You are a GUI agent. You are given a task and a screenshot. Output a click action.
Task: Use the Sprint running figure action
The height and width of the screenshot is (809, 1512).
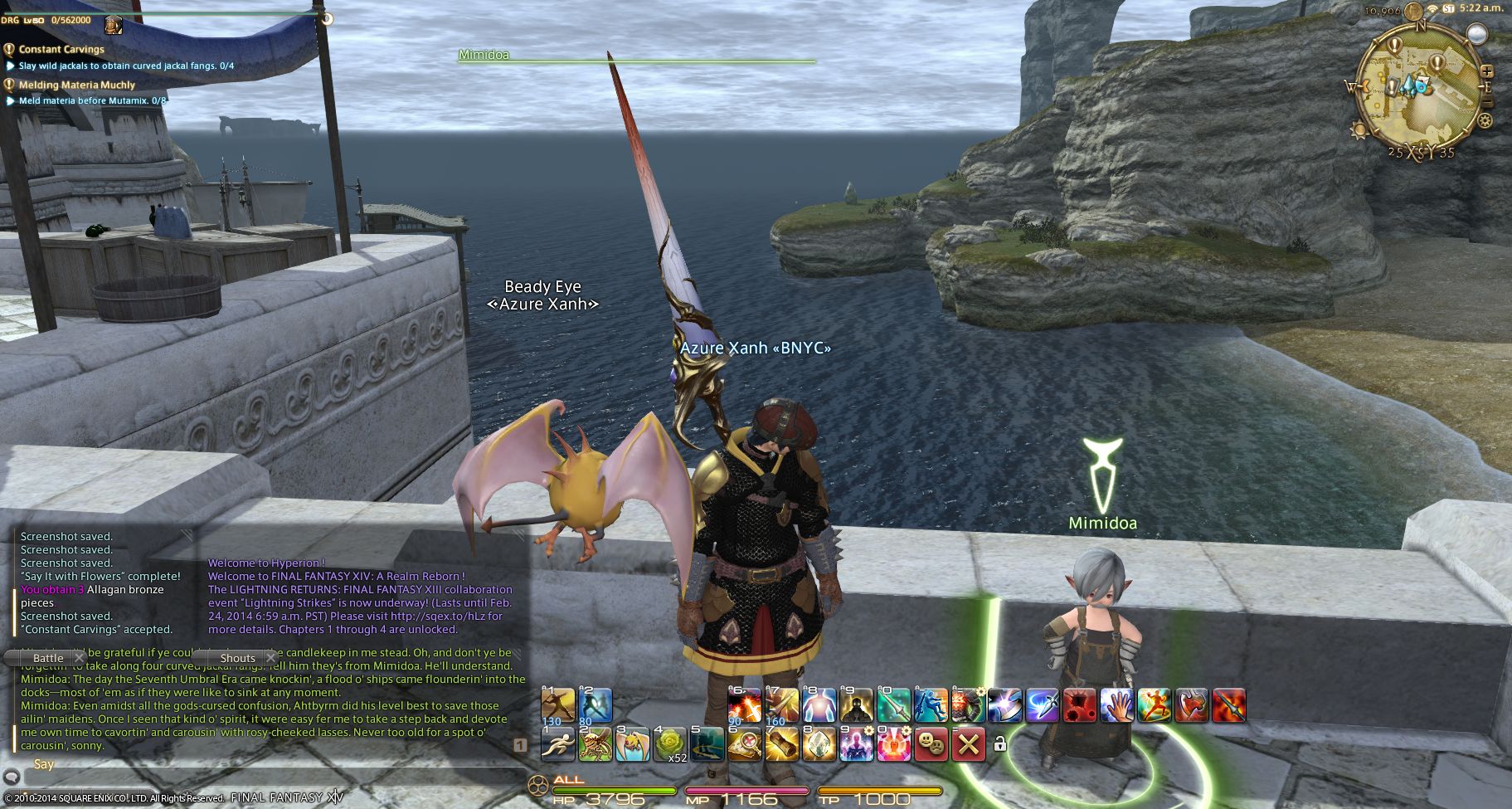pos(557,744)
